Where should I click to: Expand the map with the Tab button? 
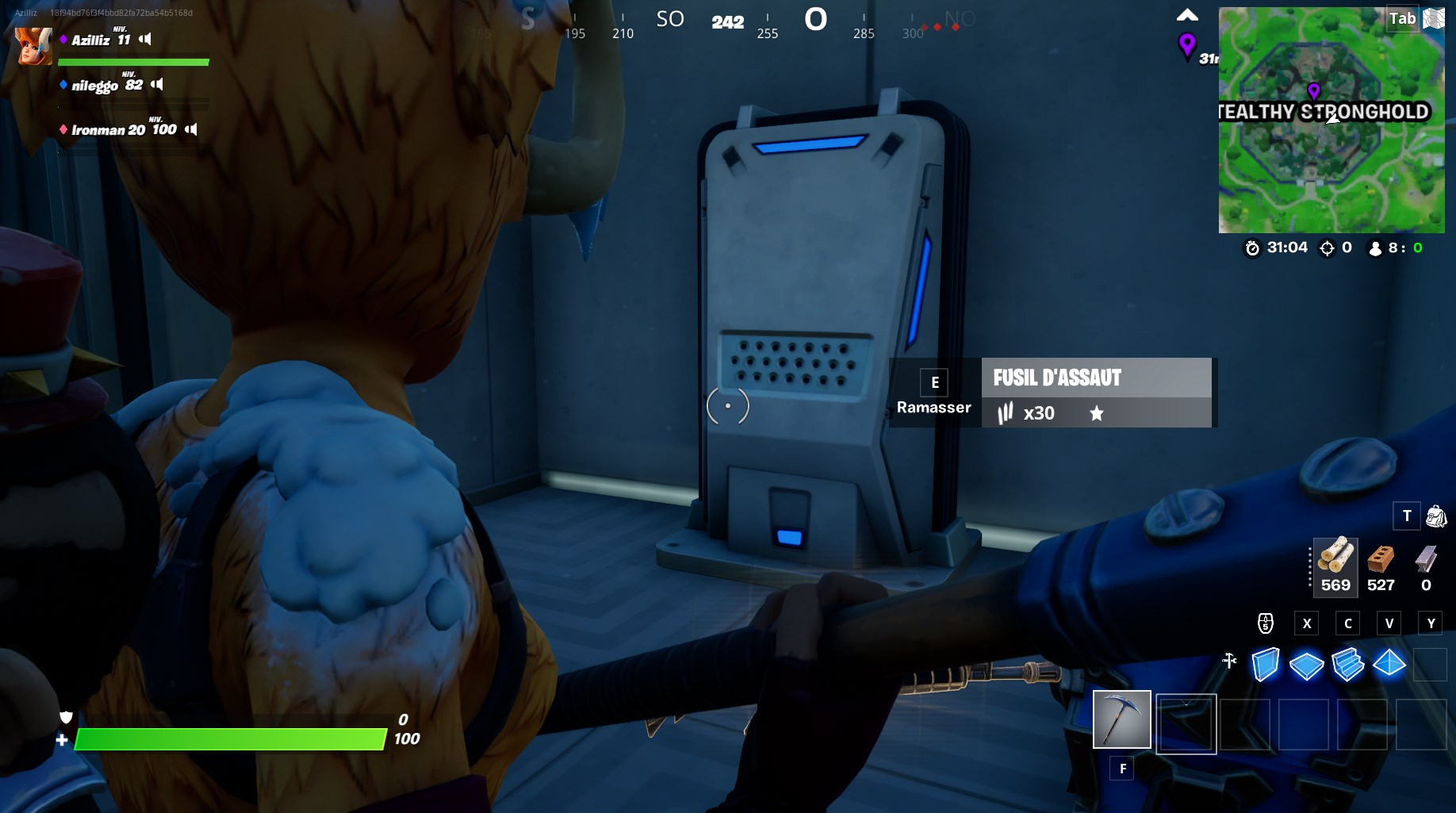pos(1402,19)
